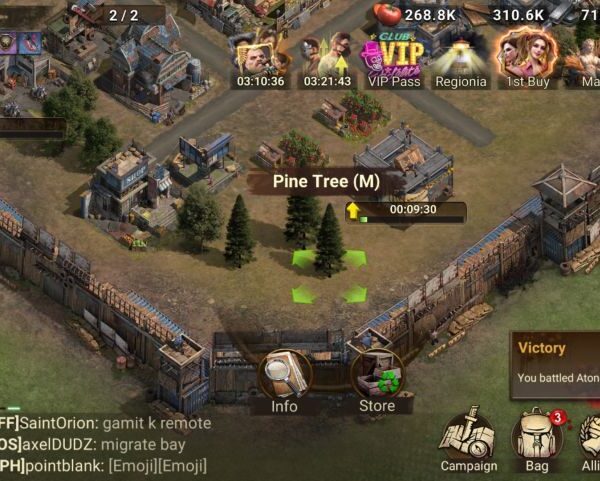Tap the yellow speed-up arrow on build timer

click(x=353, y=211)
